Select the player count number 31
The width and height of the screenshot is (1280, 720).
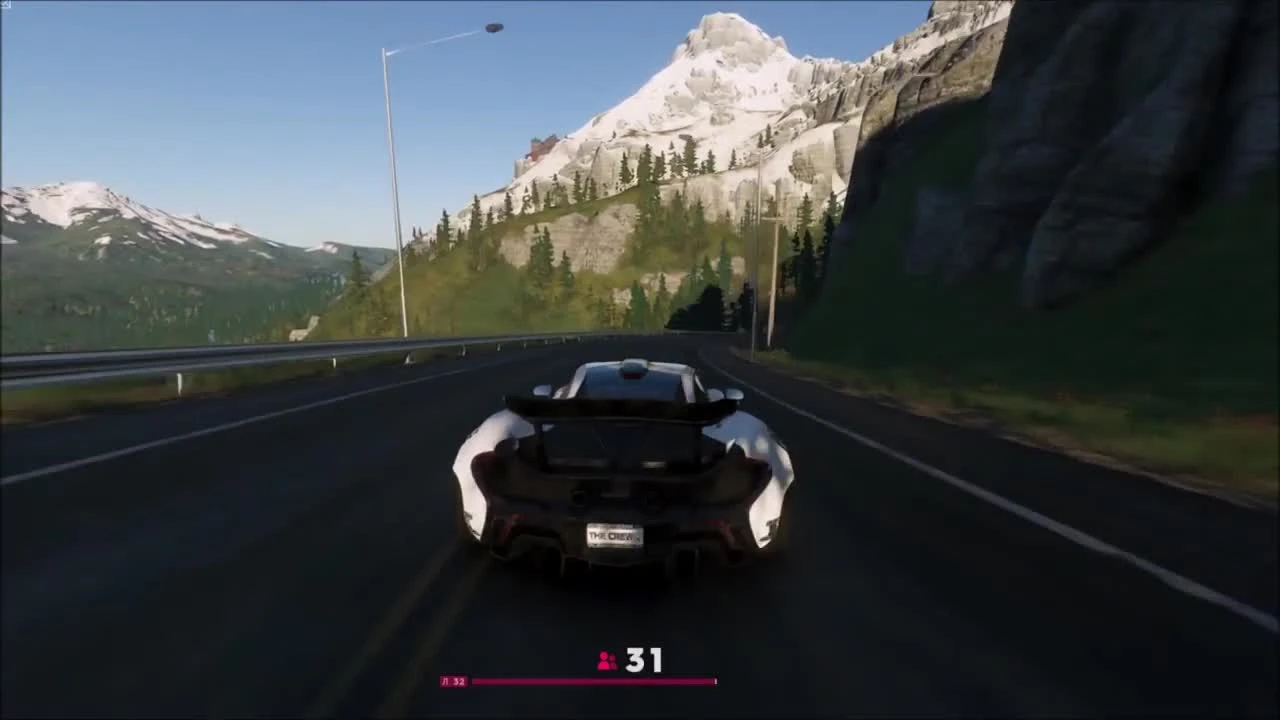pos(645,659)
